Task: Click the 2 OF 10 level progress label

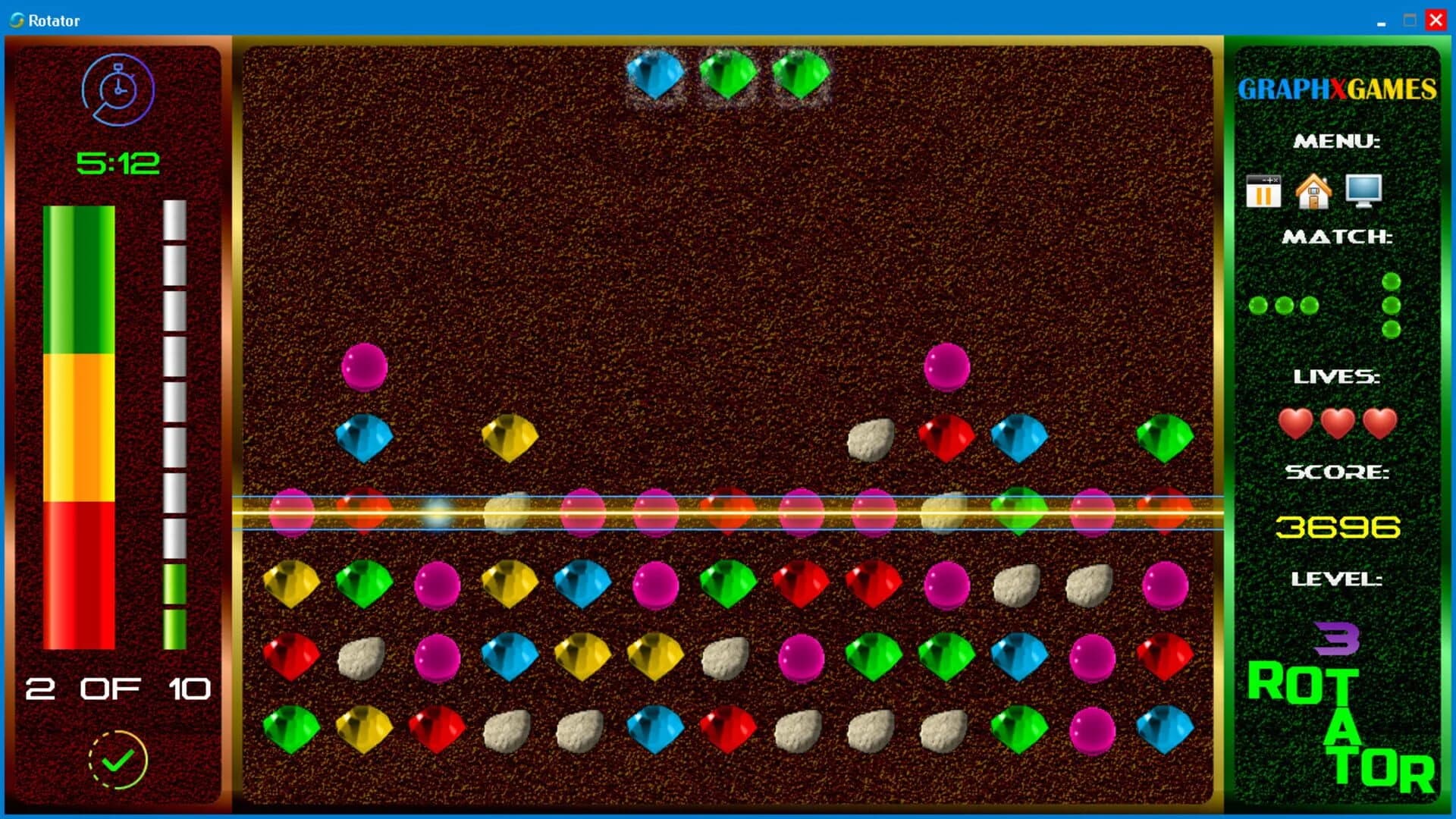Action: (118, 689)
